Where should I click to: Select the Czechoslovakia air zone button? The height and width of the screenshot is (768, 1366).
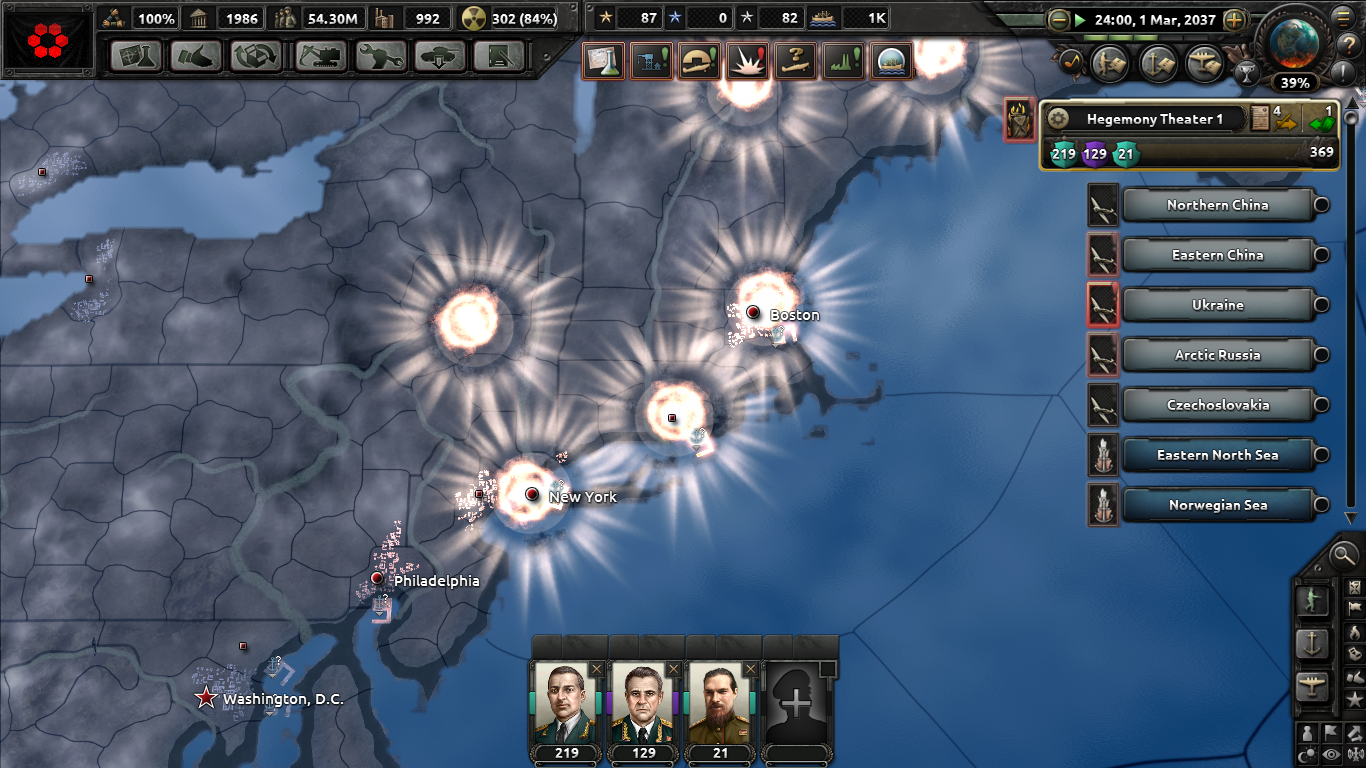(x=1220, y=405)
